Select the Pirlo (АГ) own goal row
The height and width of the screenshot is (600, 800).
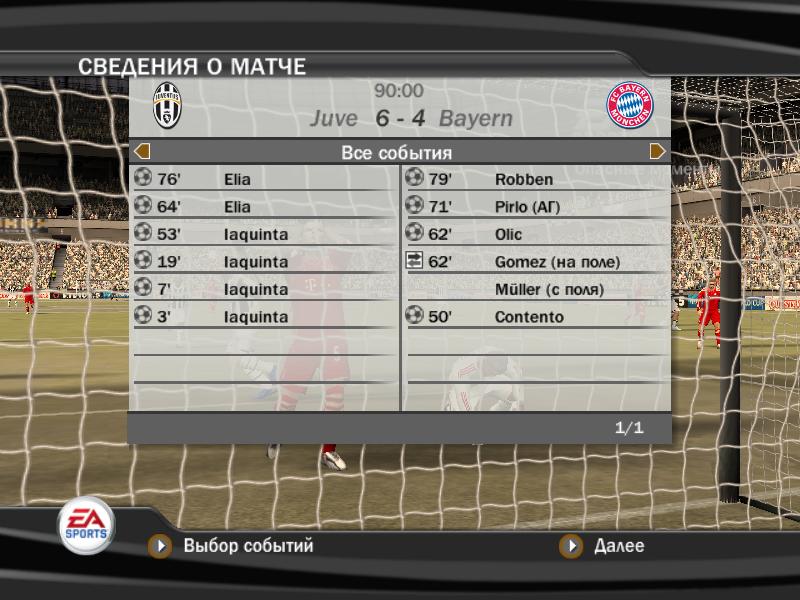click(x=535, y=207)
